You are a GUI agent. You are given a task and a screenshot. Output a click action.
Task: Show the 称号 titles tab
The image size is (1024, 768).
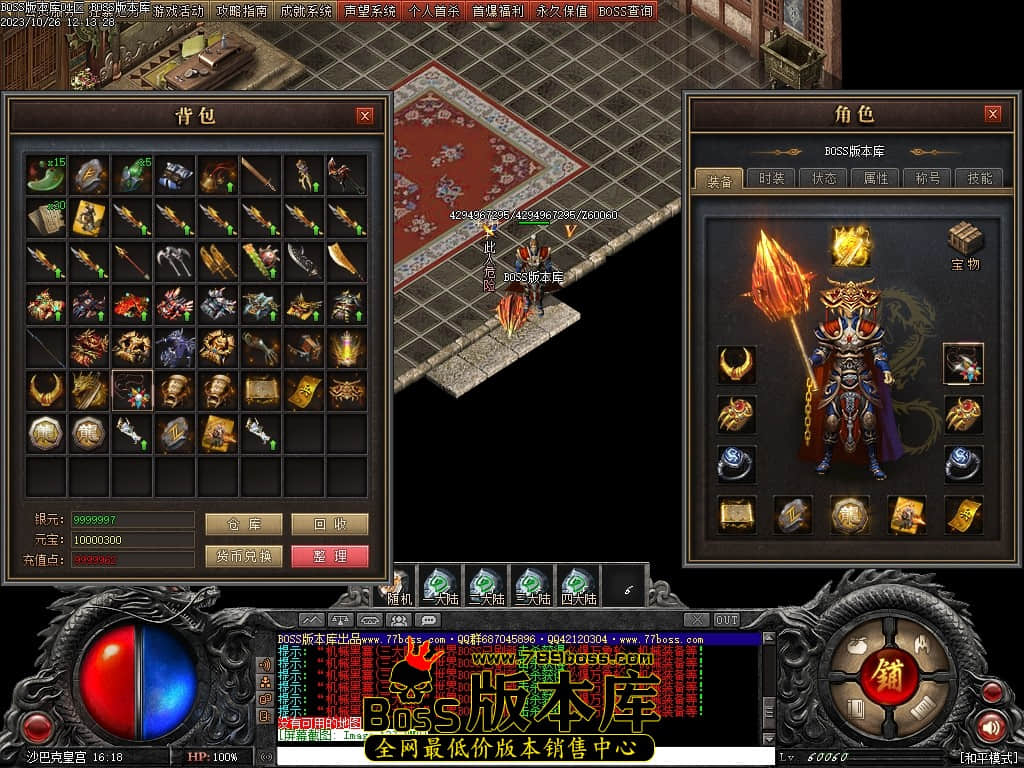point(927,178)
